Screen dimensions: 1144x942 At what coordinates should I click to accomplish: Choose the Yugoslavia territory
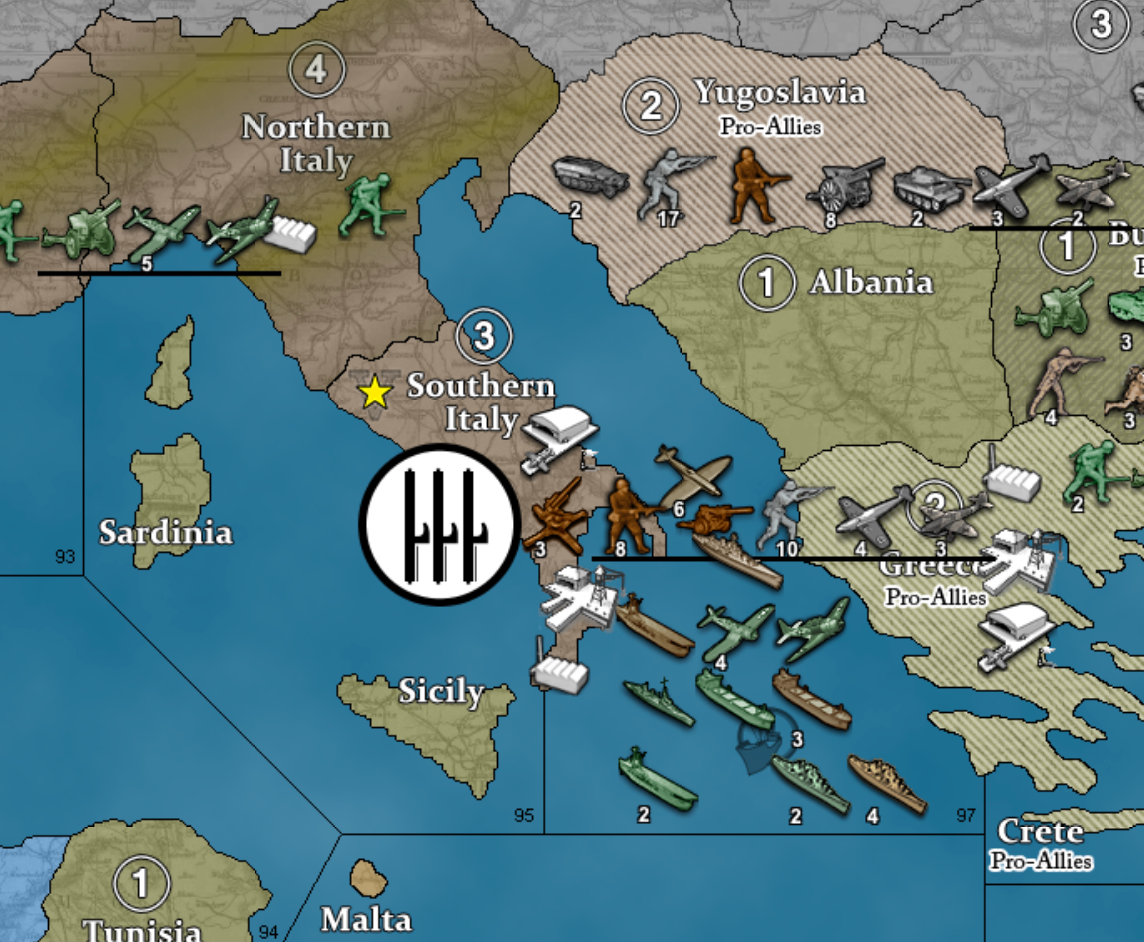point(780,95)
